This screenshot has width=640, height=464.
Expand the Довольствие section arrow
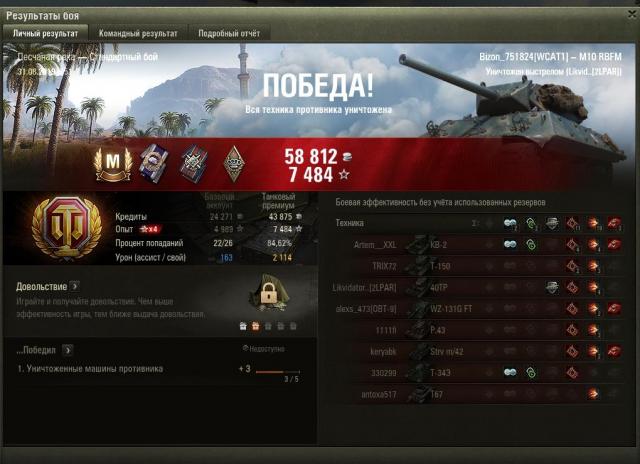coord(74,286)
